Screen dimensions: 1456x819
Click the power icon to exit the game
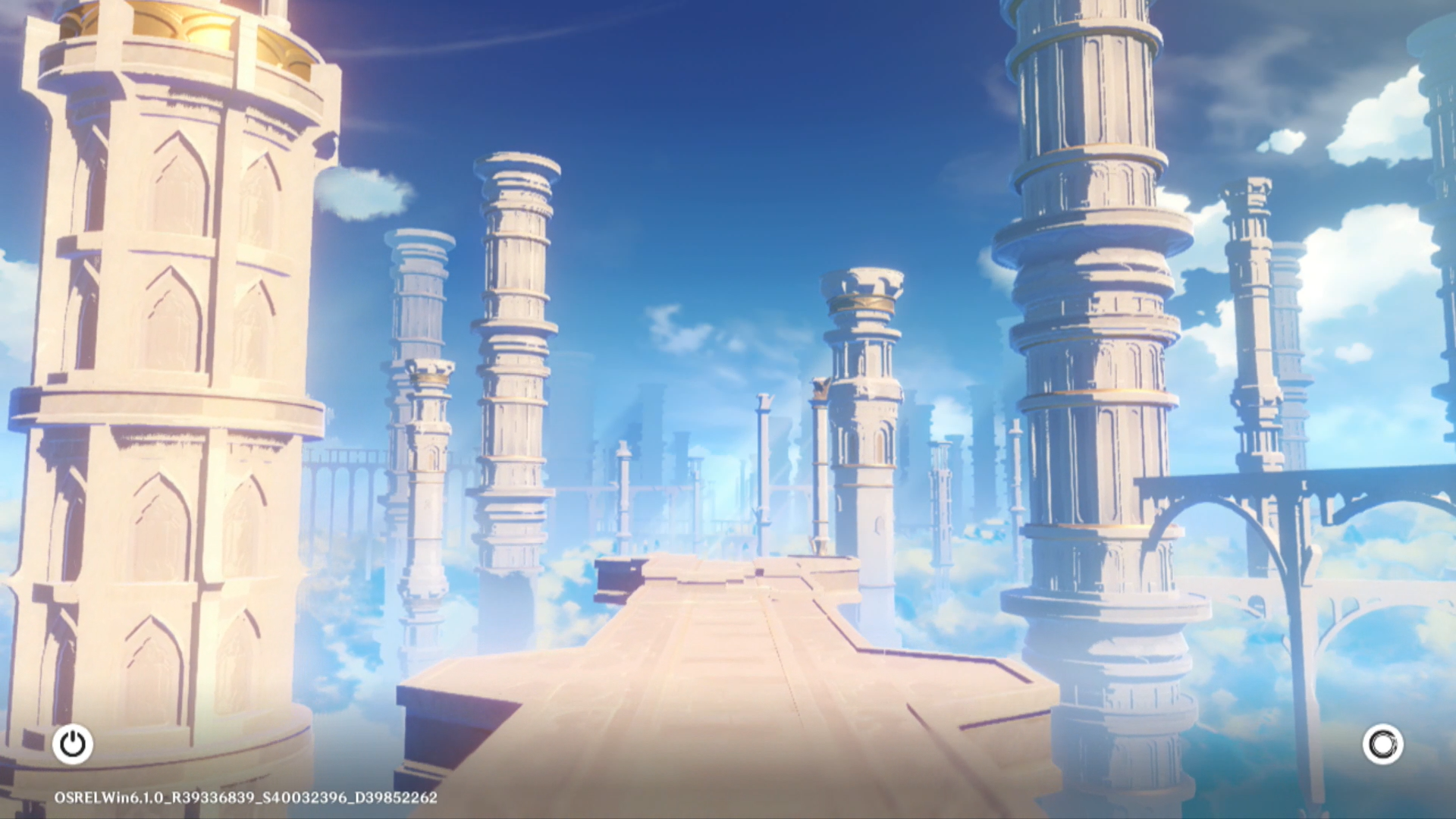[73, 744]
